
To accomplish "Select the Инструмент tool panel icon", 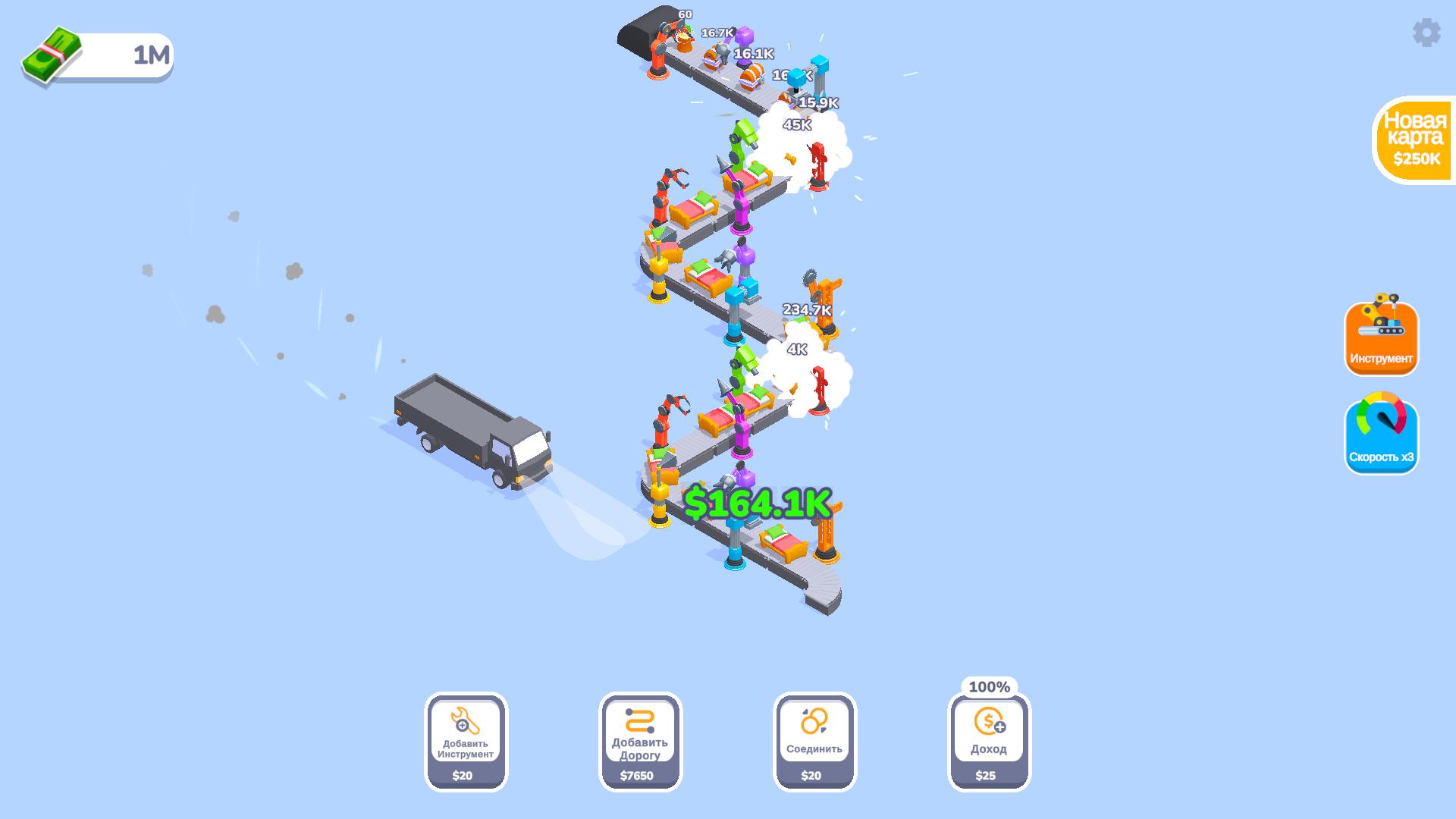I will 1381,338.
